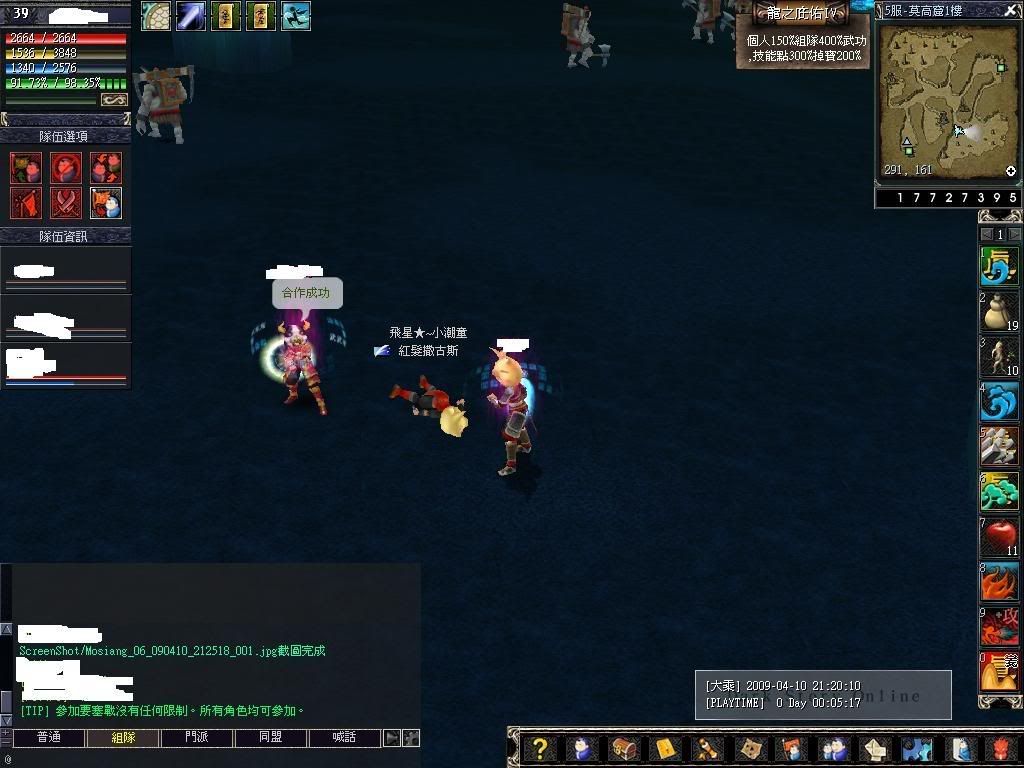Open the treasure chest inventory icon
The width and height of the screenshot is (1024, 768).
pyautogui.click(x=623, y=749)
